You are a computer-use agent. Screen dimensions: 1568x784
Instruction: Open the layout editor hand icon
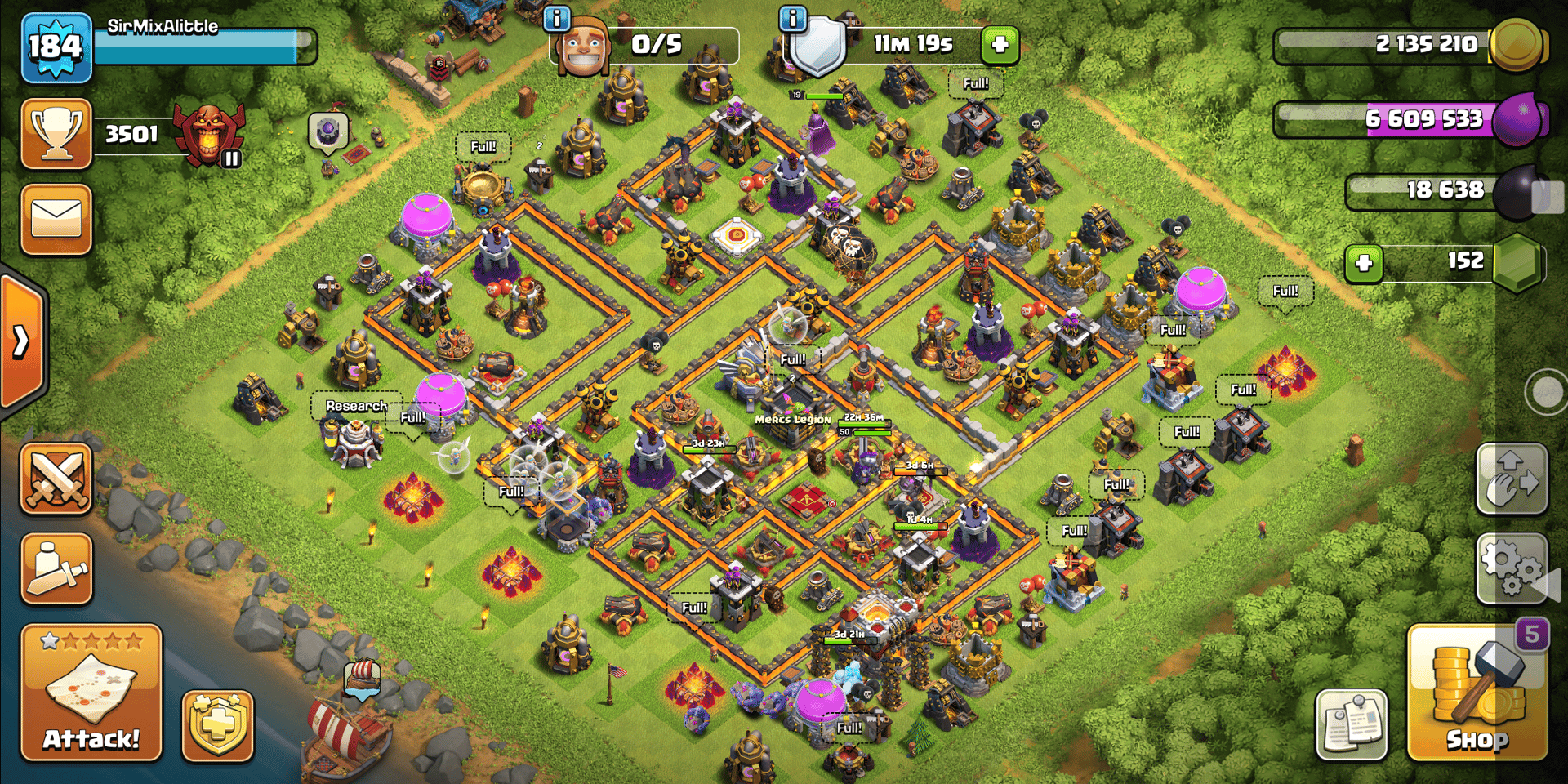pyautogui.click(x=1511, y=479)
